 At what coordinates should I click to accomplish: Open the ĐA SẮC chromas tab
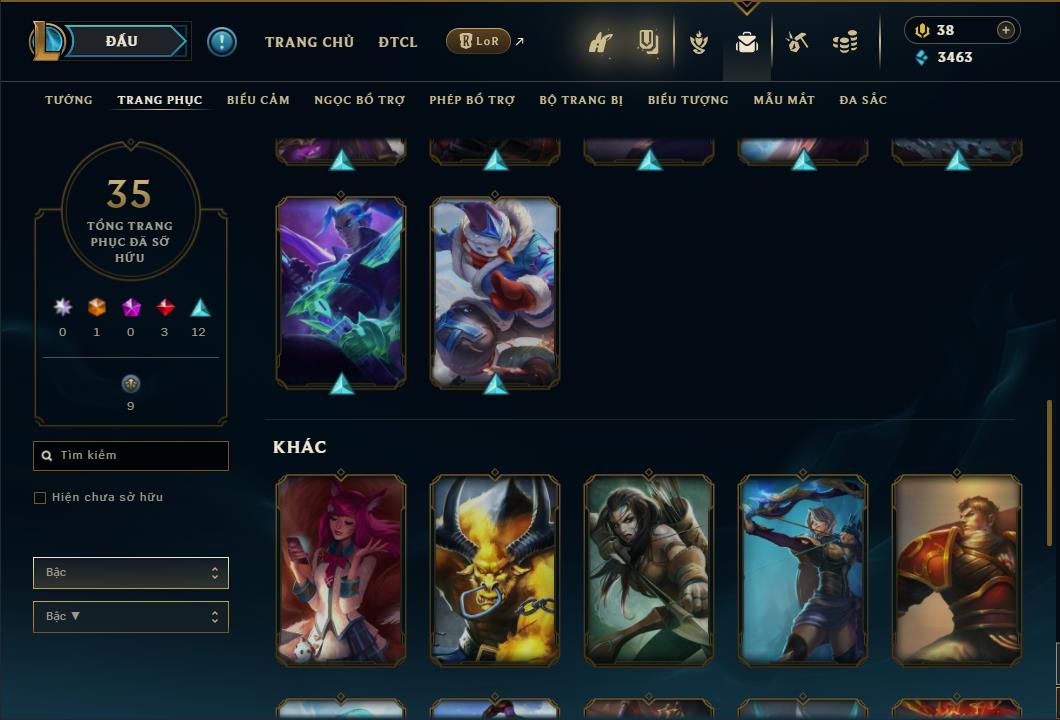(863, 100)
